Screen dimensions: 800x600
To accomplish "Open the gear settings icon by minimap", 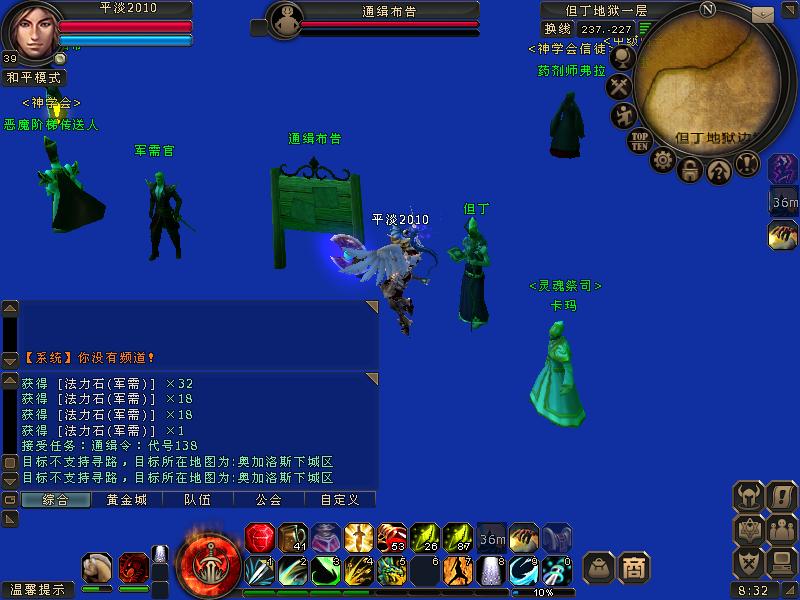I will coord(662,159).
